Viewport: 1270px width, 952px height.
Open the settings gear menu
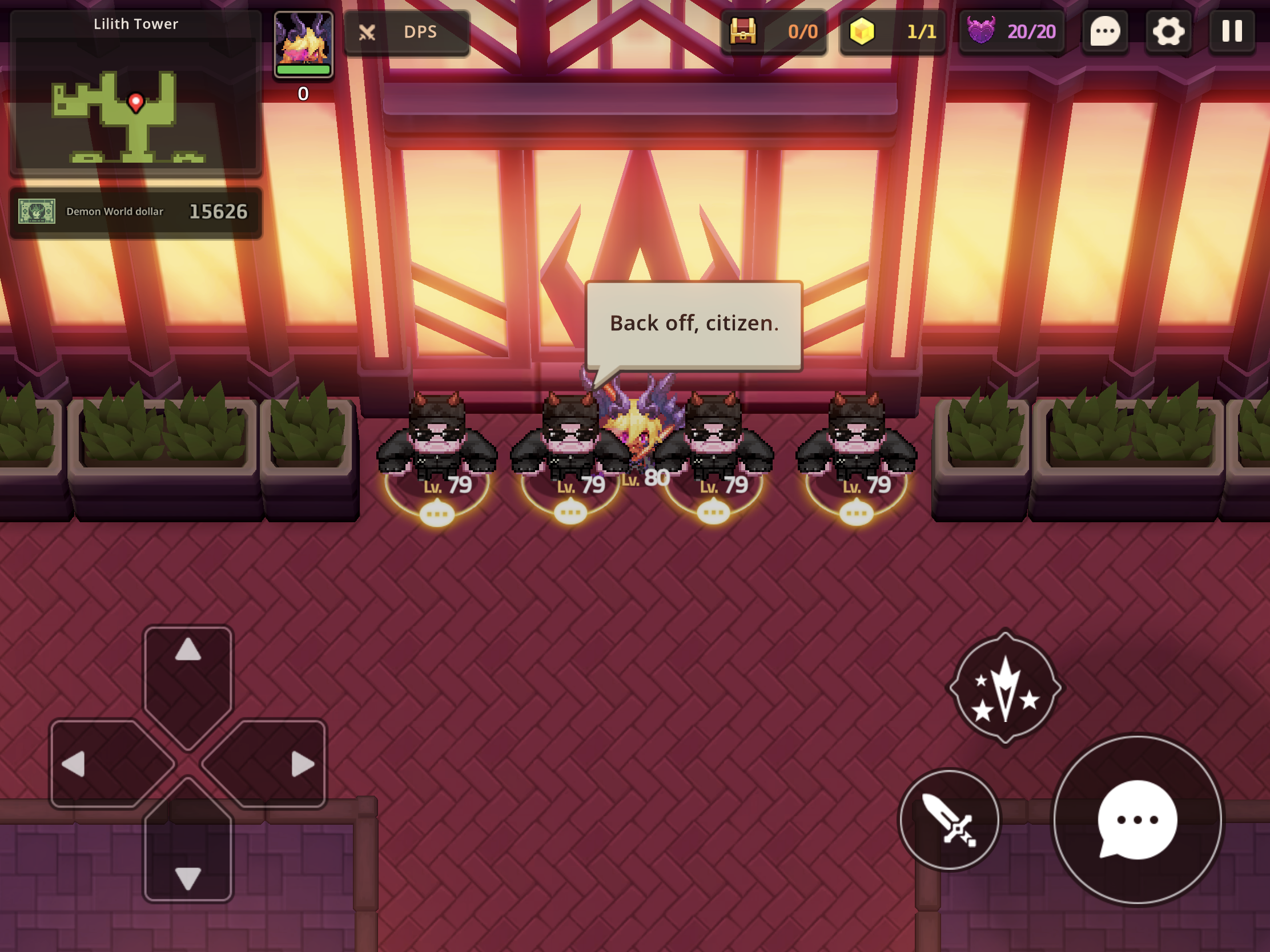click(1168, 31)
